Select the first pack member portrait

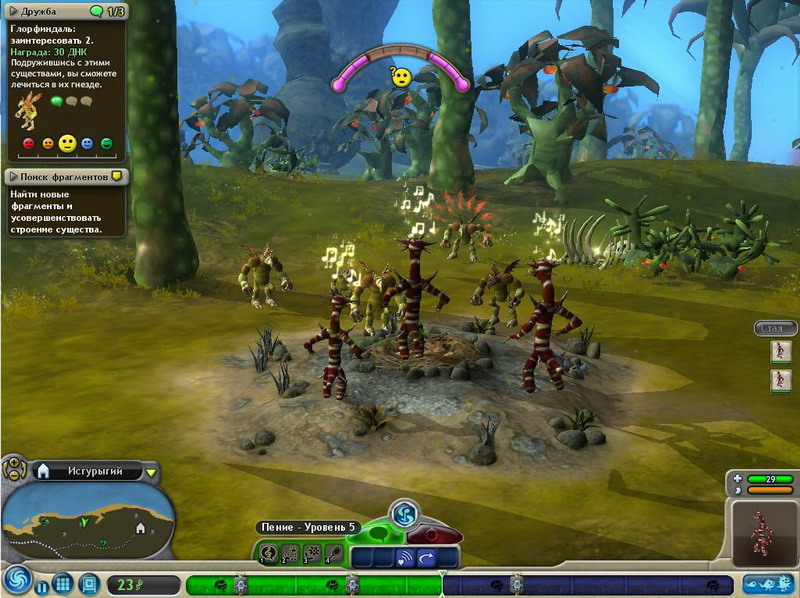pos(781,351)
